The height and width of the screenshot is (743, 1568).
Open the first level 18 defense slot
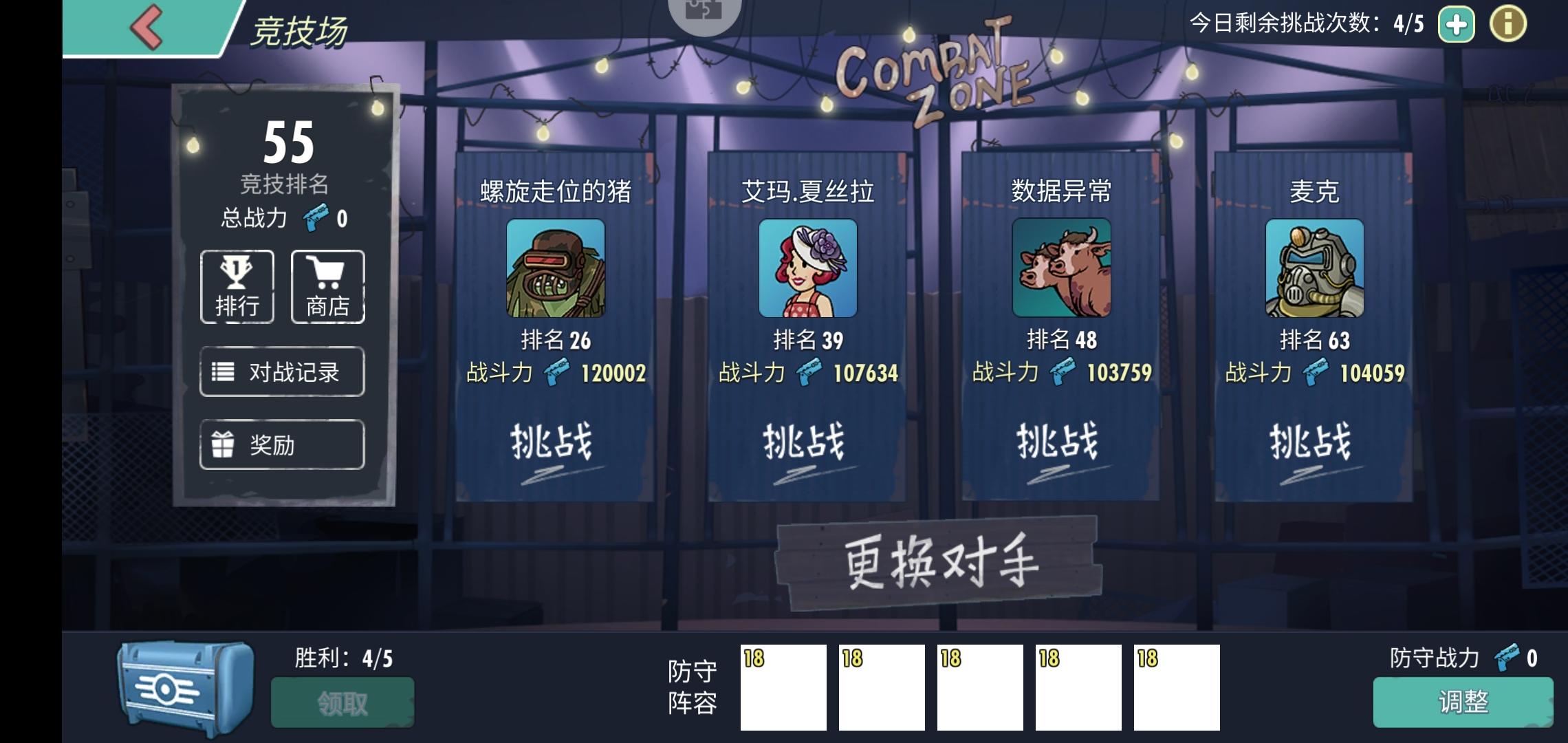click(x=784, y=688)
